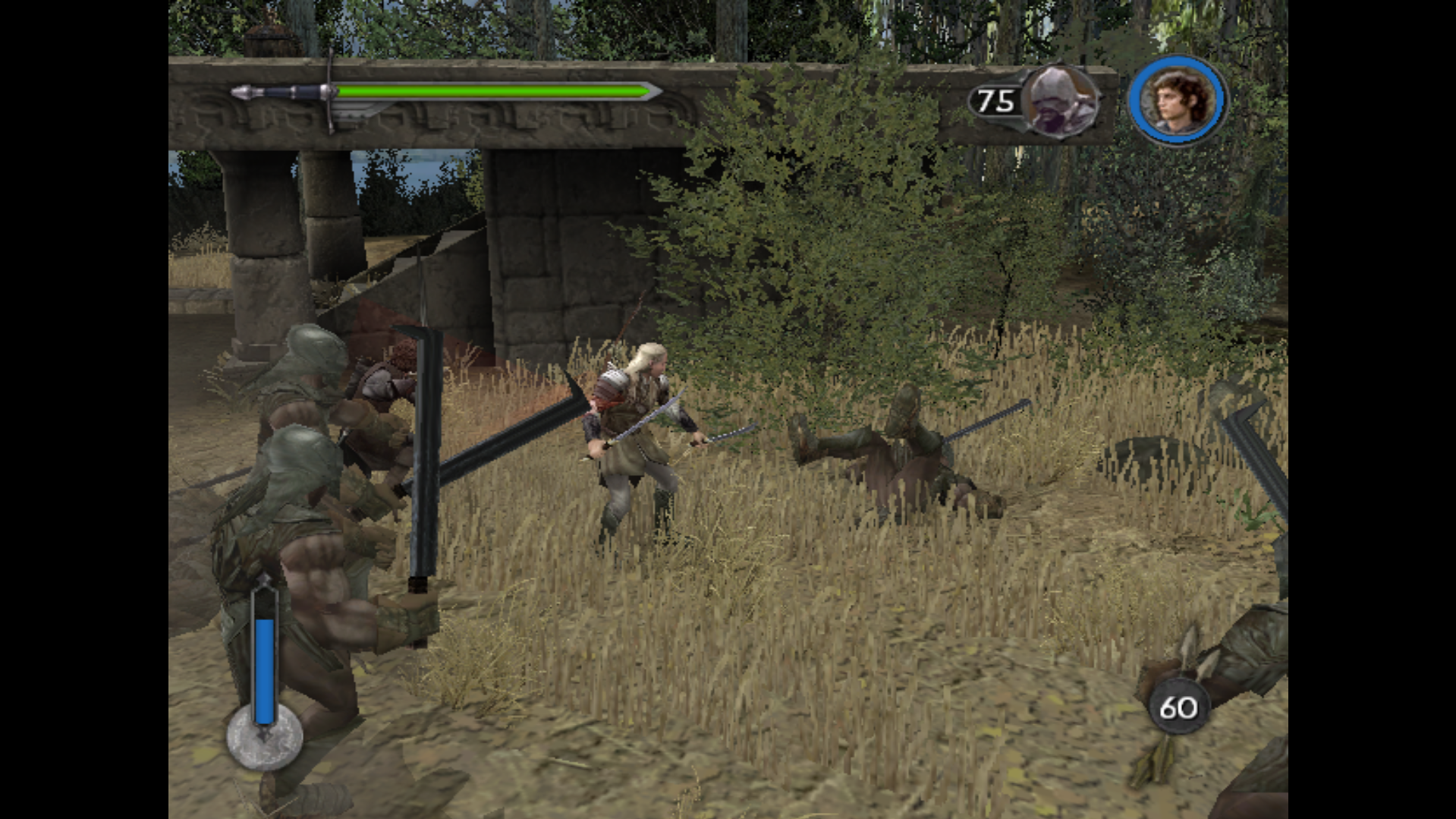Select the hooded orc enemy portrait
Image resolution: width=1456 pixels, height=819 pixels.
(1059, 101)
